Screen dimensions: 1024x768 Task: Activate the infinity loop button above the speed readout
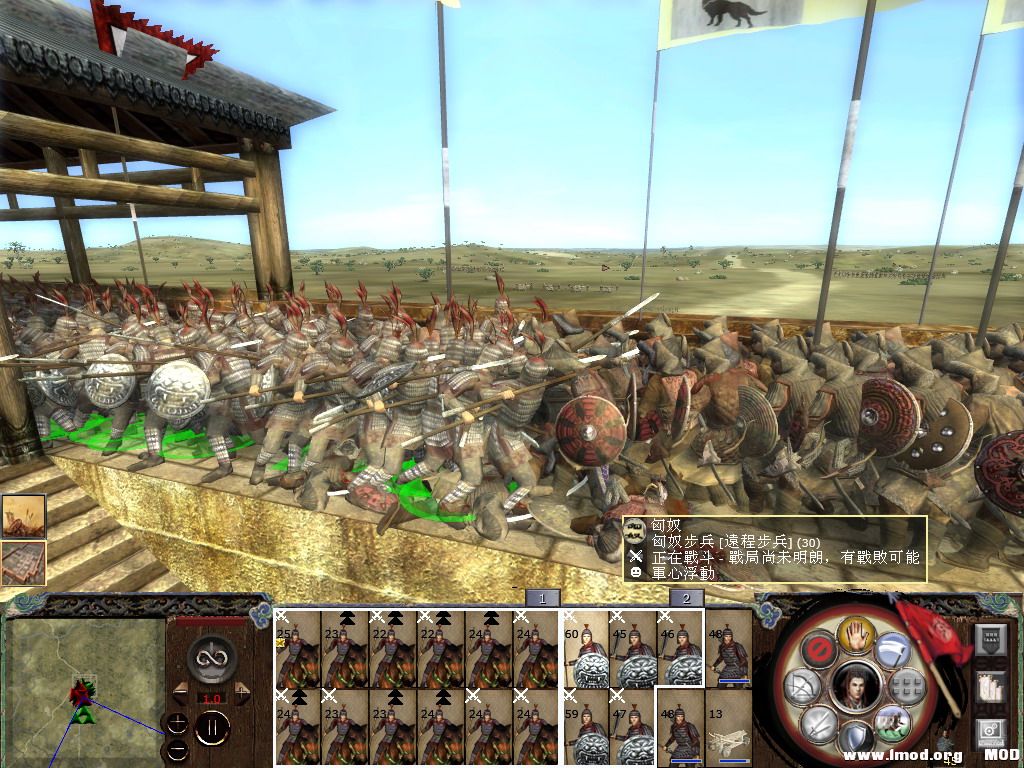tap(211, 656)
